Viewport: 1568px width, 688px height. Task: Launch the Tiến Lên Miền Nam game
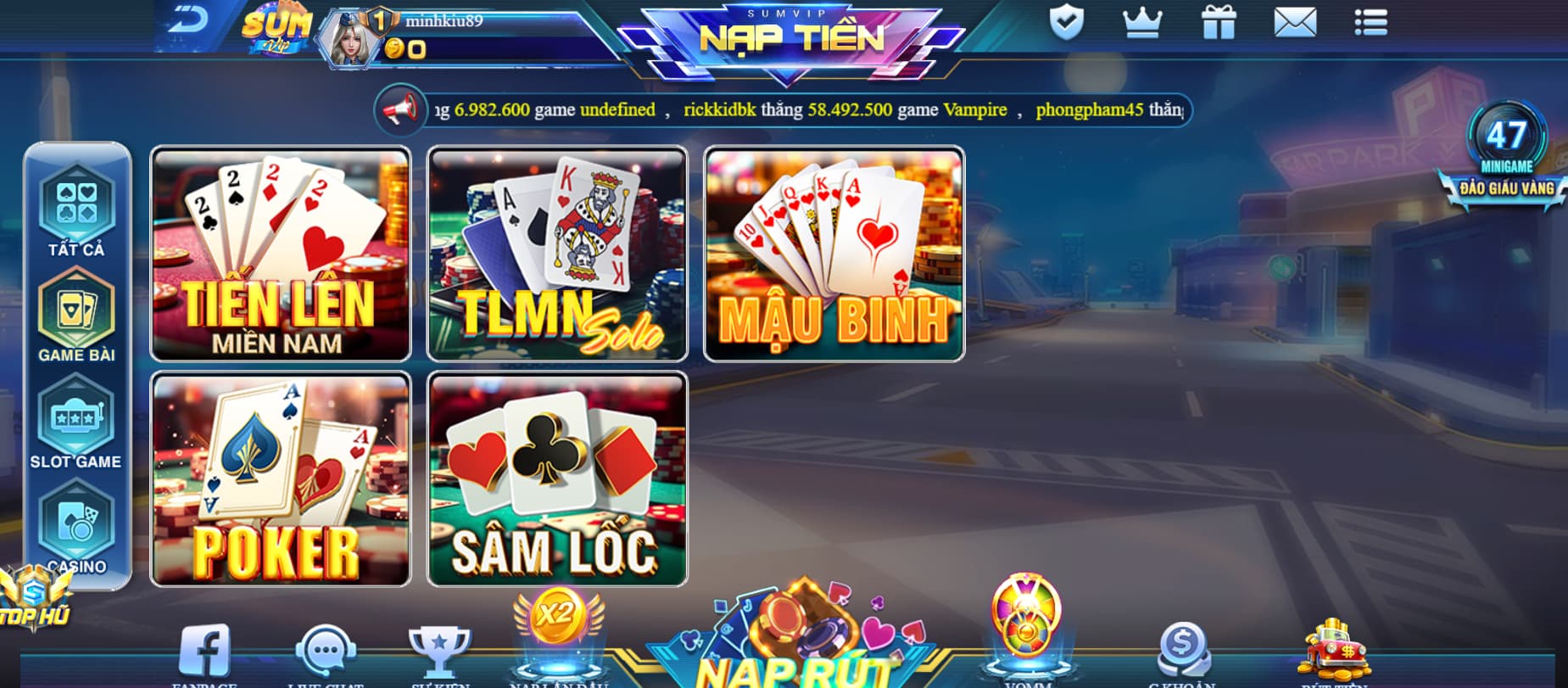[280, 252]
